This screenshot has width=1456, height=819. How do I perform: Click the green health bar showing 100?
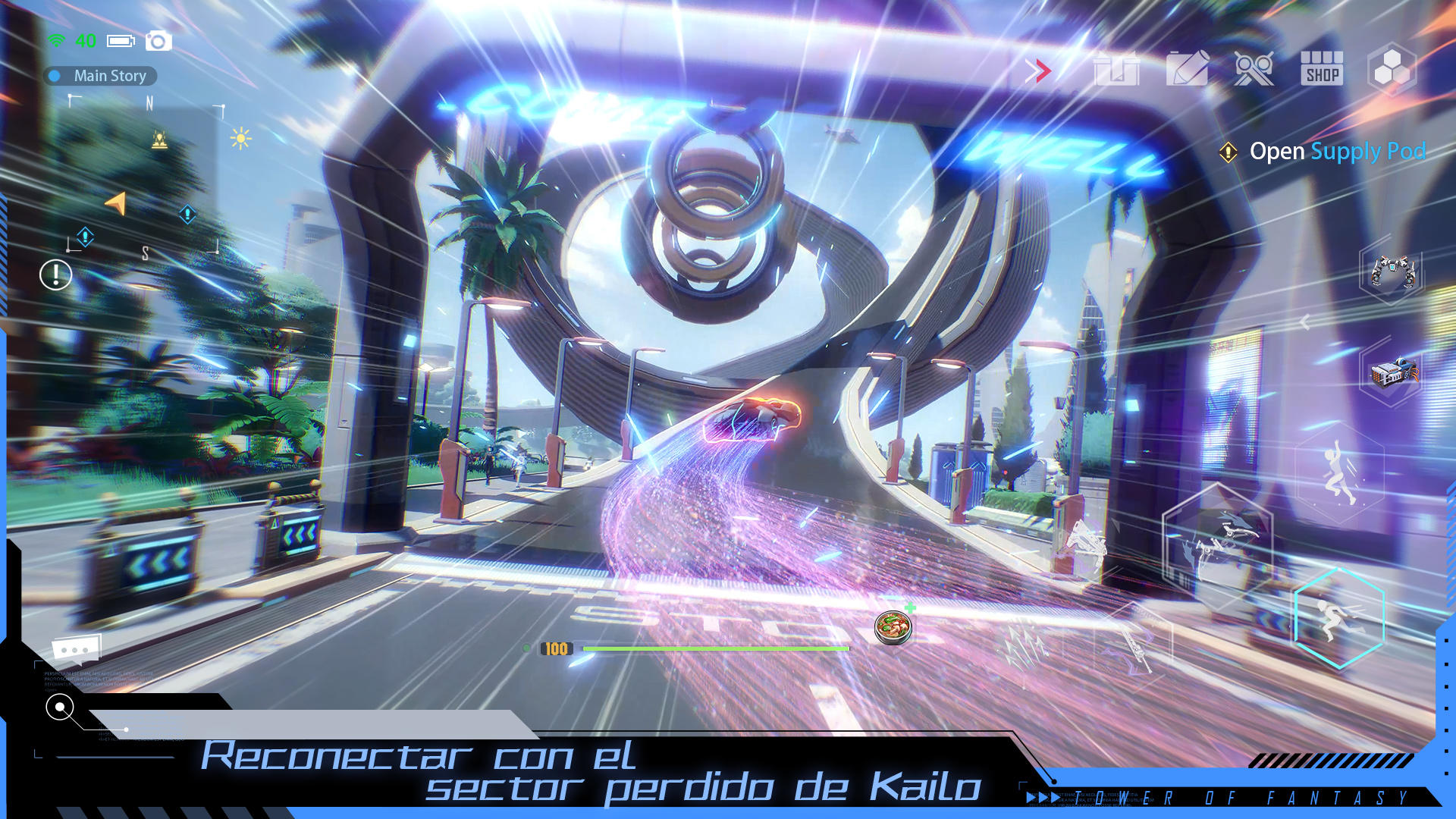pos(717,649)
